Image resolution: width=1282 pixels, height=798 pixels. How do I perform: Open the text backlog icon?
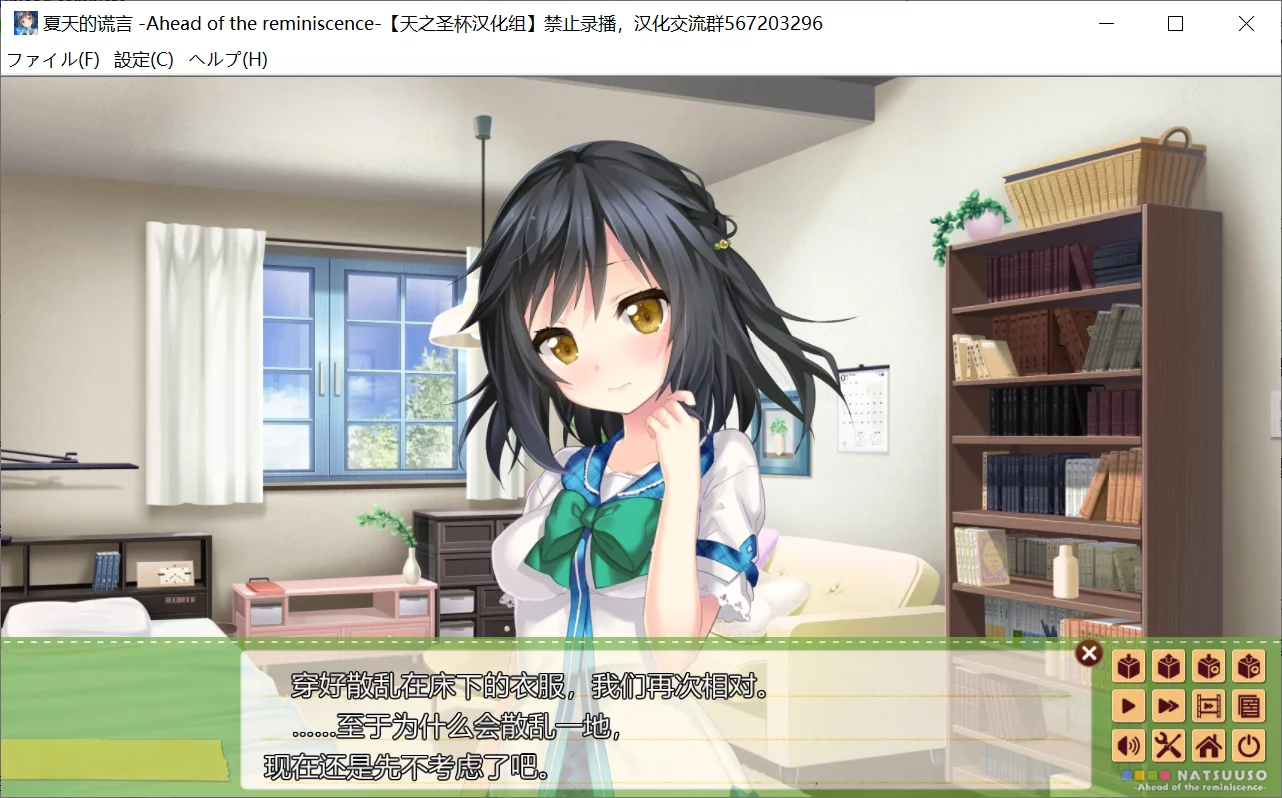point(1248,705)
